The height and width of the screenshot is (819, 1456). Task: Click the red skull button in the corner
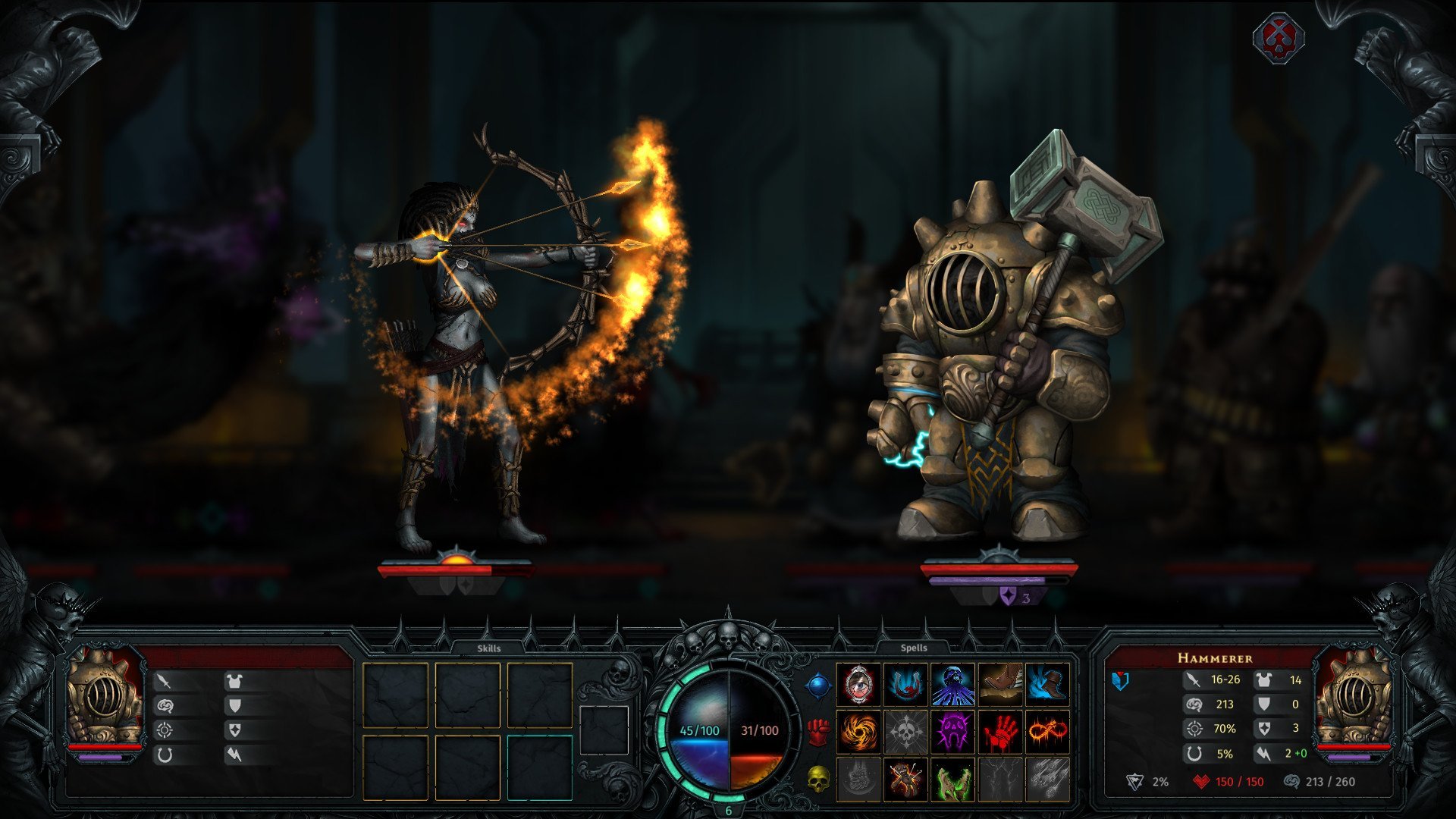point(1279,36)
